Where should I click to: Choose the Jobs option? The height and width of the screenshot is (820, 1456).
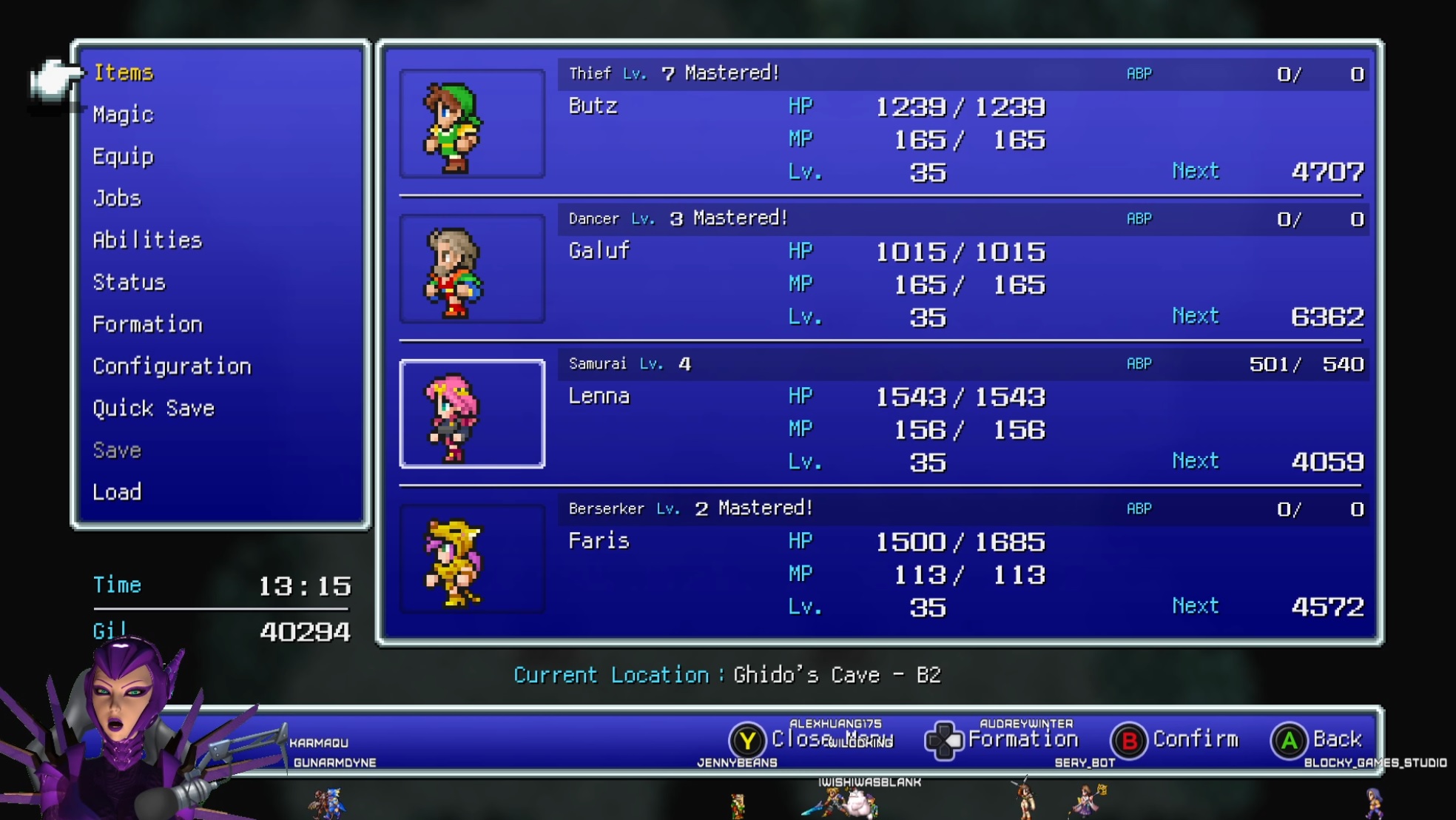[x=117, y=198]
